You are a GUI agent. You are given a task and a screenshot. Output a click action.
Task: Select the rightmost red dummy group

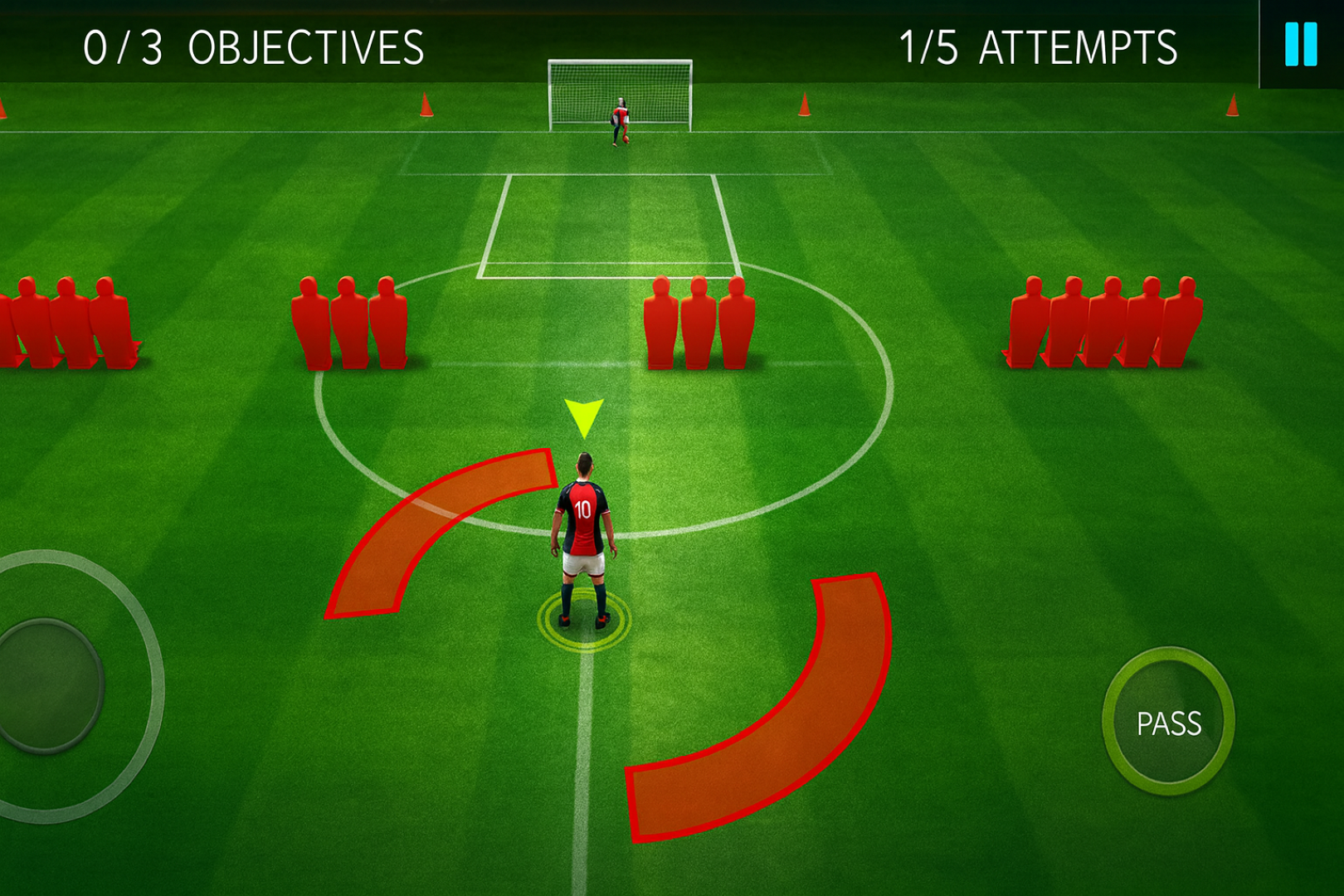point(1103,324)
